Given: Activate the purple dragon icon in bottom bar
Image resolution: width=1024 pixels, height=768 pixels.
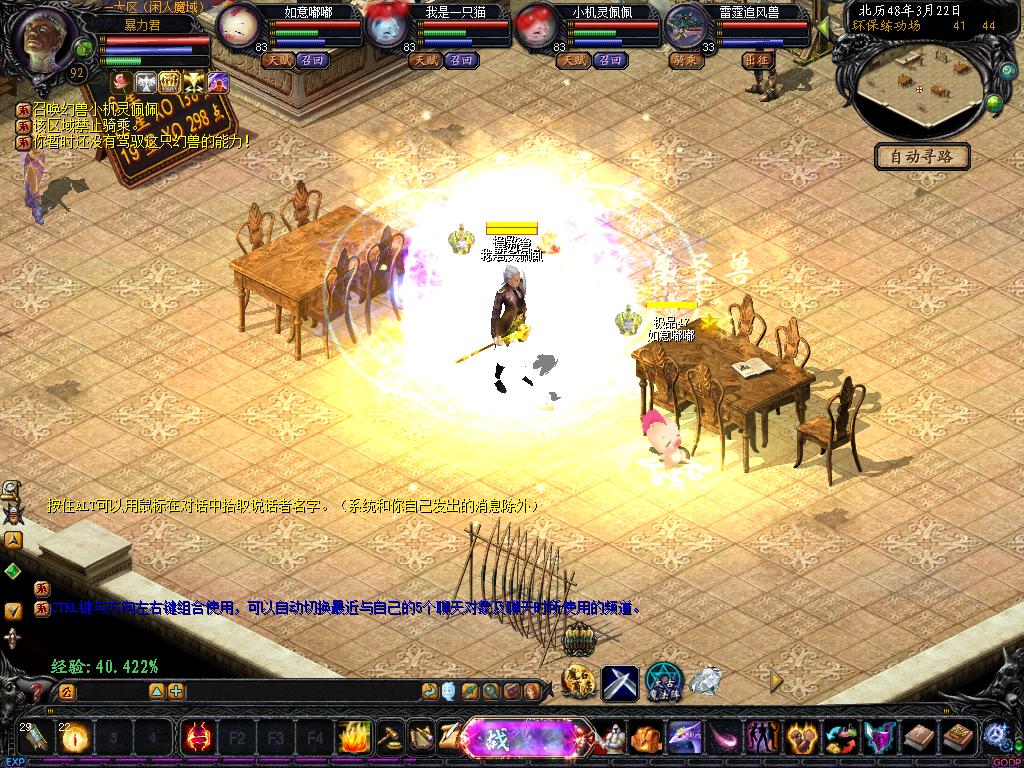Looking at the screenshot, I should tap(685, 739).
